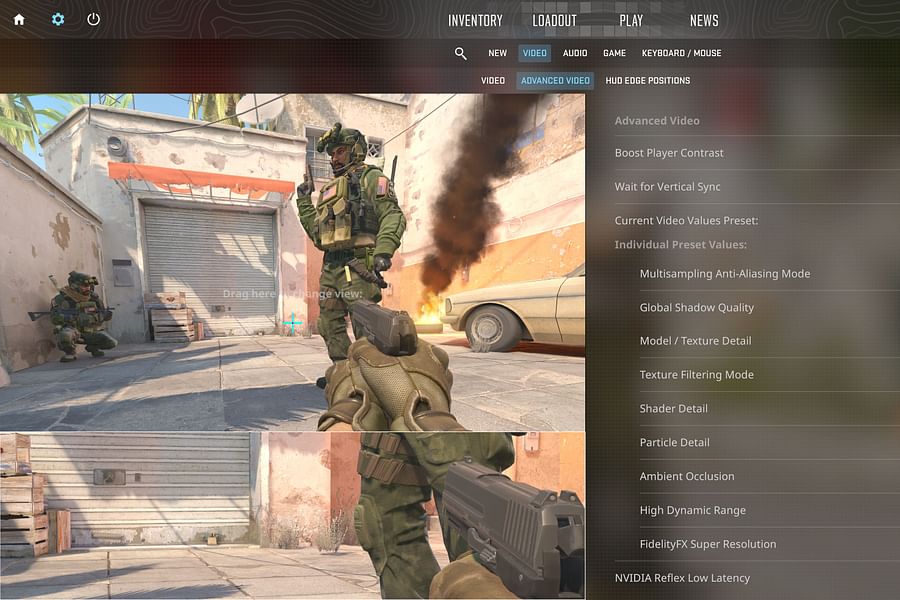Open the Keyboard / Mouse tab

coord(681,54)
